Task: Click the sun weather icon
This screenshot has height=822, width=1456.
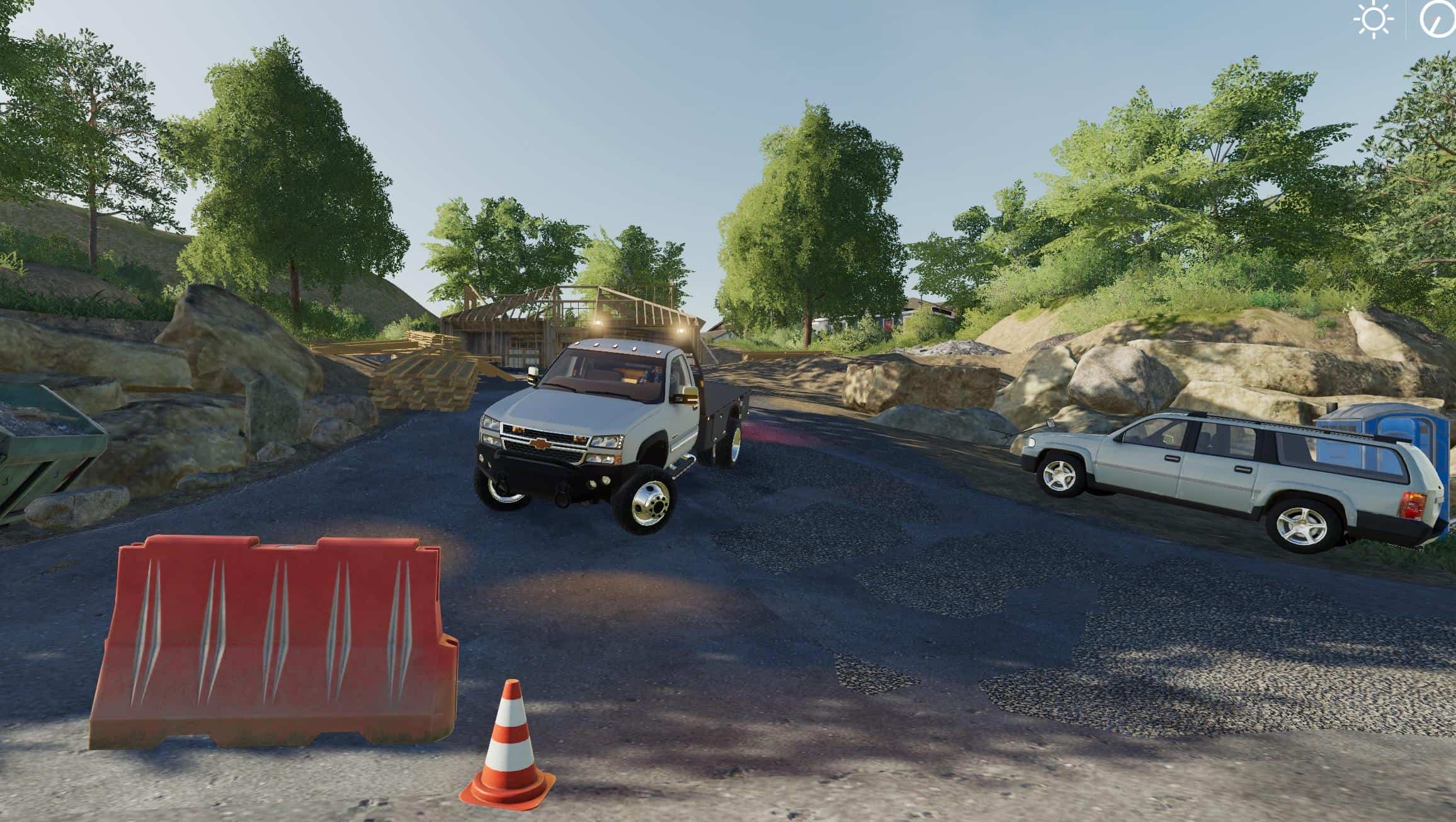Action: [1374, 20]
